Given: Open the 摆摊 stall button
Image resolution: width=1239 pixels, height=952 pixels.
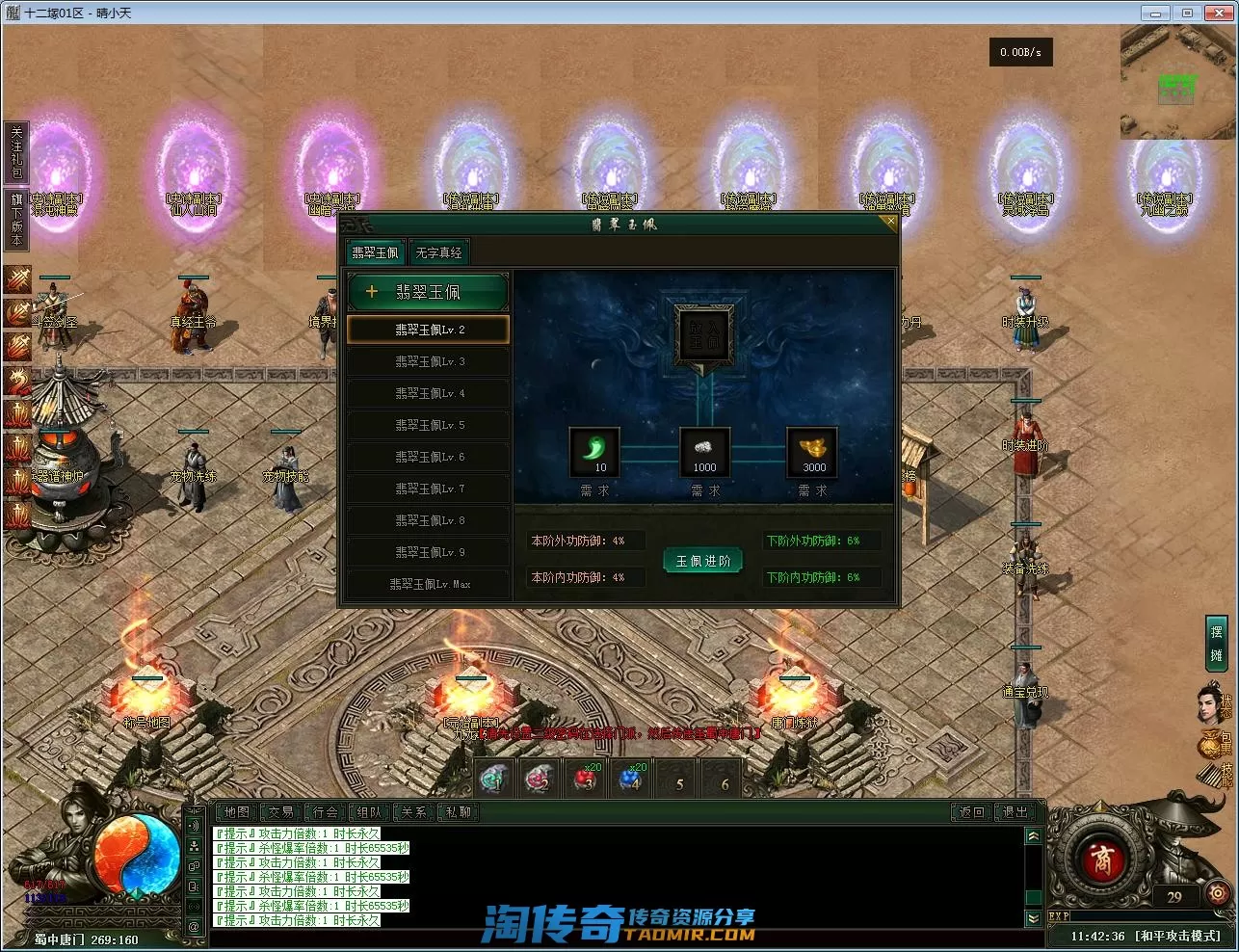Looking at the screenshot, I should coord(1216,643).
